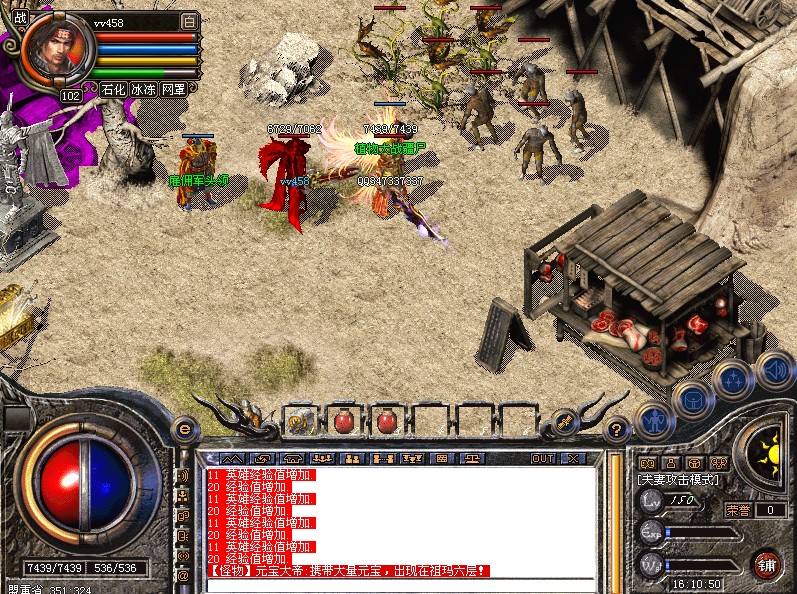Viewport: 797px width, 594px height.
Task: Click the OUT button above the chat
Action: (542, 458)
